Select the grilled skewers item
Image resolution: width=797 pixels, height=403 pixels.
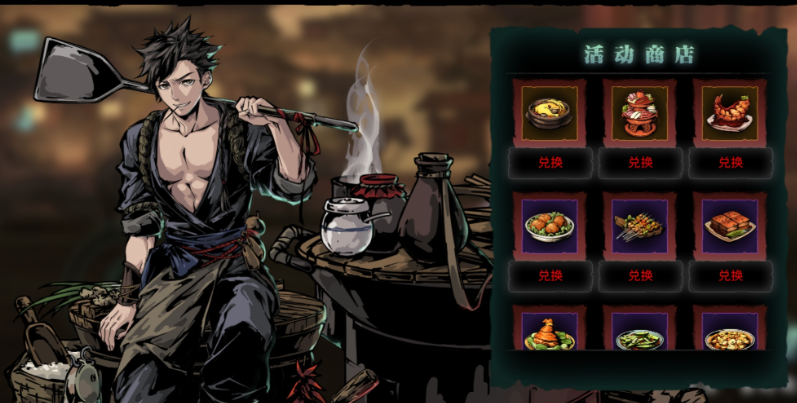tap(640, 226)
